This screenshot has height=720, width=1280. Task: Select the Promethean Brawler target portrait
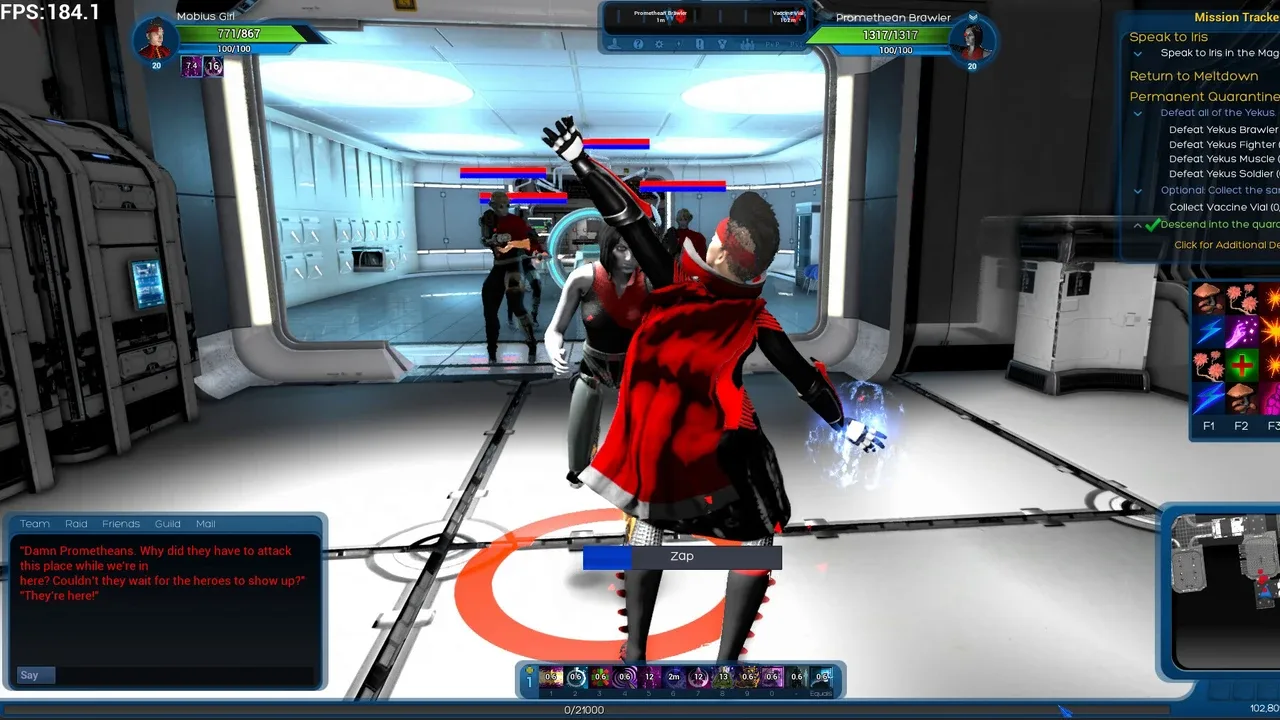971,41
